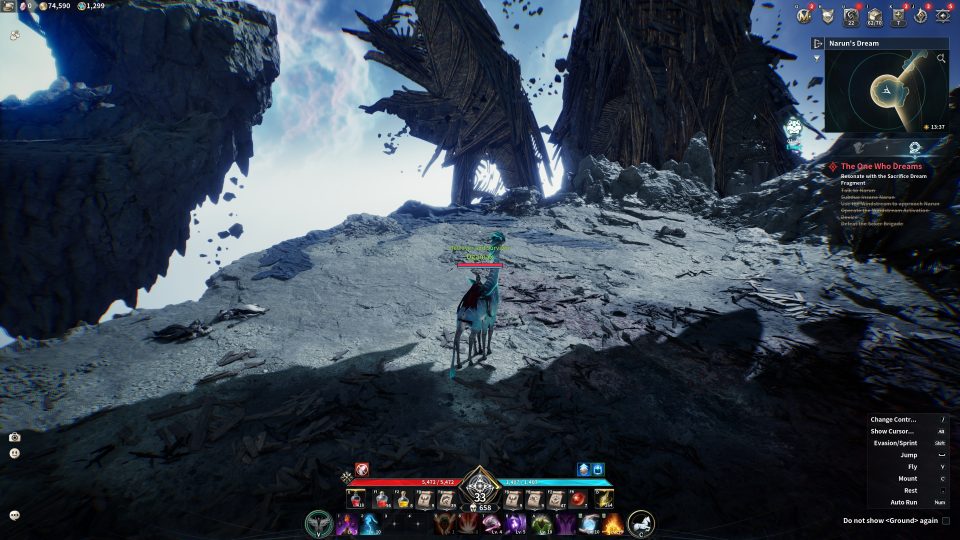Open the eye-shaped menu icon at top right
The image size is (960, 540).
coord(944,15)
